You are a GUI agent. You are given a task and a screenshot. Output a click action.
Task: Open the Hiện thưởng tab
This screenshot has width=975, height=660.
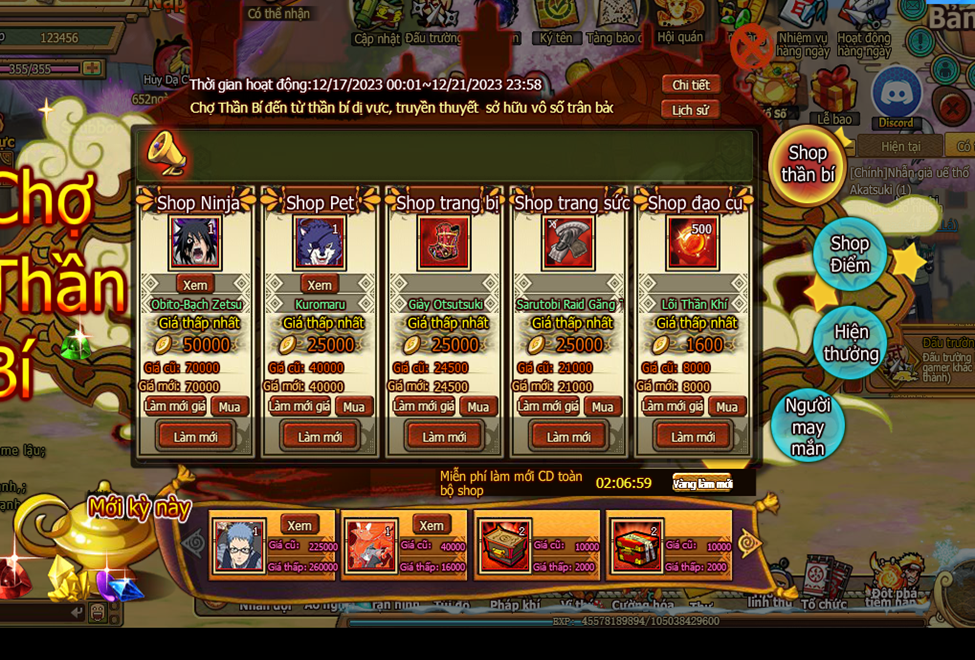[850, 343]
